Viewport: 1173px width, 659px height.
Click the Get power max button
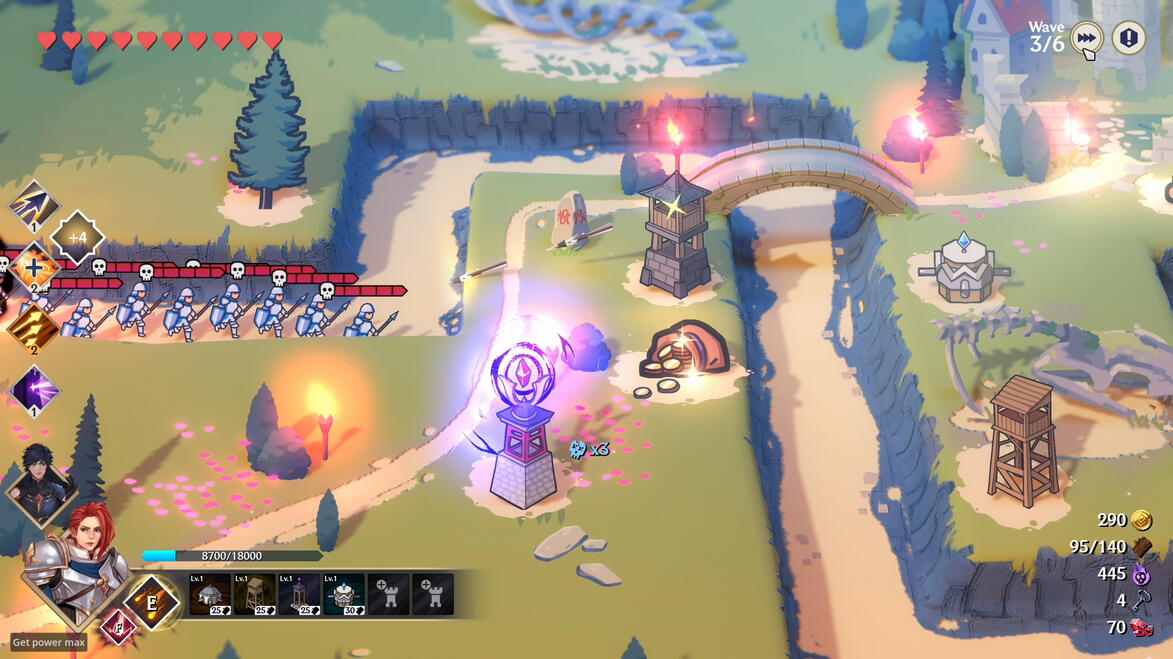point(48,642)
